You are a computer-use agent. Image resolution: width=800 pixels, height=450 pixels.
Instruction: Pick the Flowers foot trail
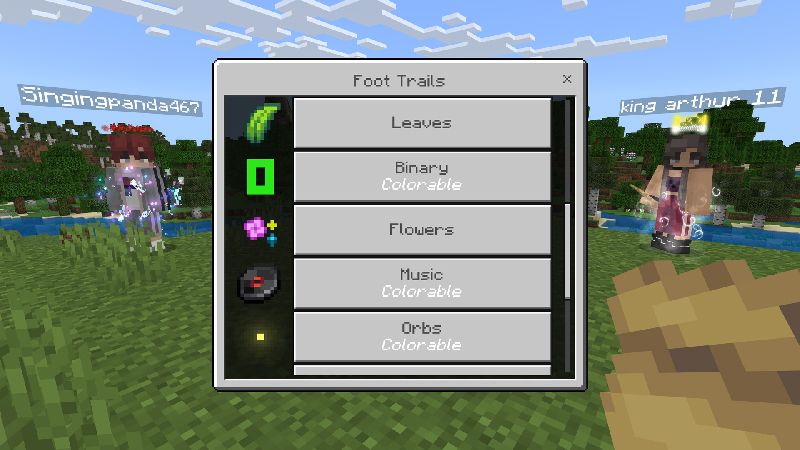coord(421,230)
